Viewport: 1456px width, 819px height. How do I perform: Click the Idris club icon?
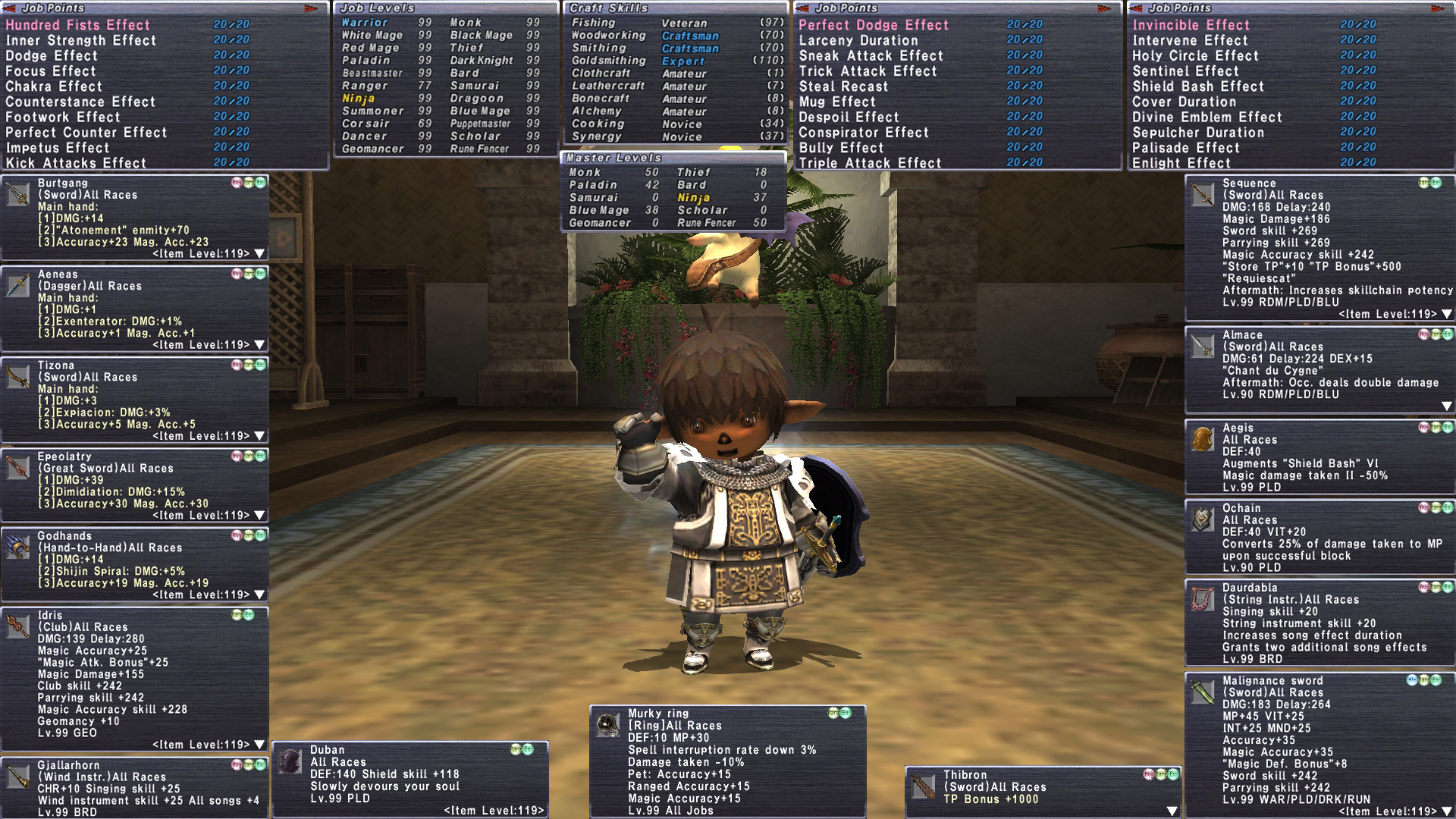click(x=18, y=626)
